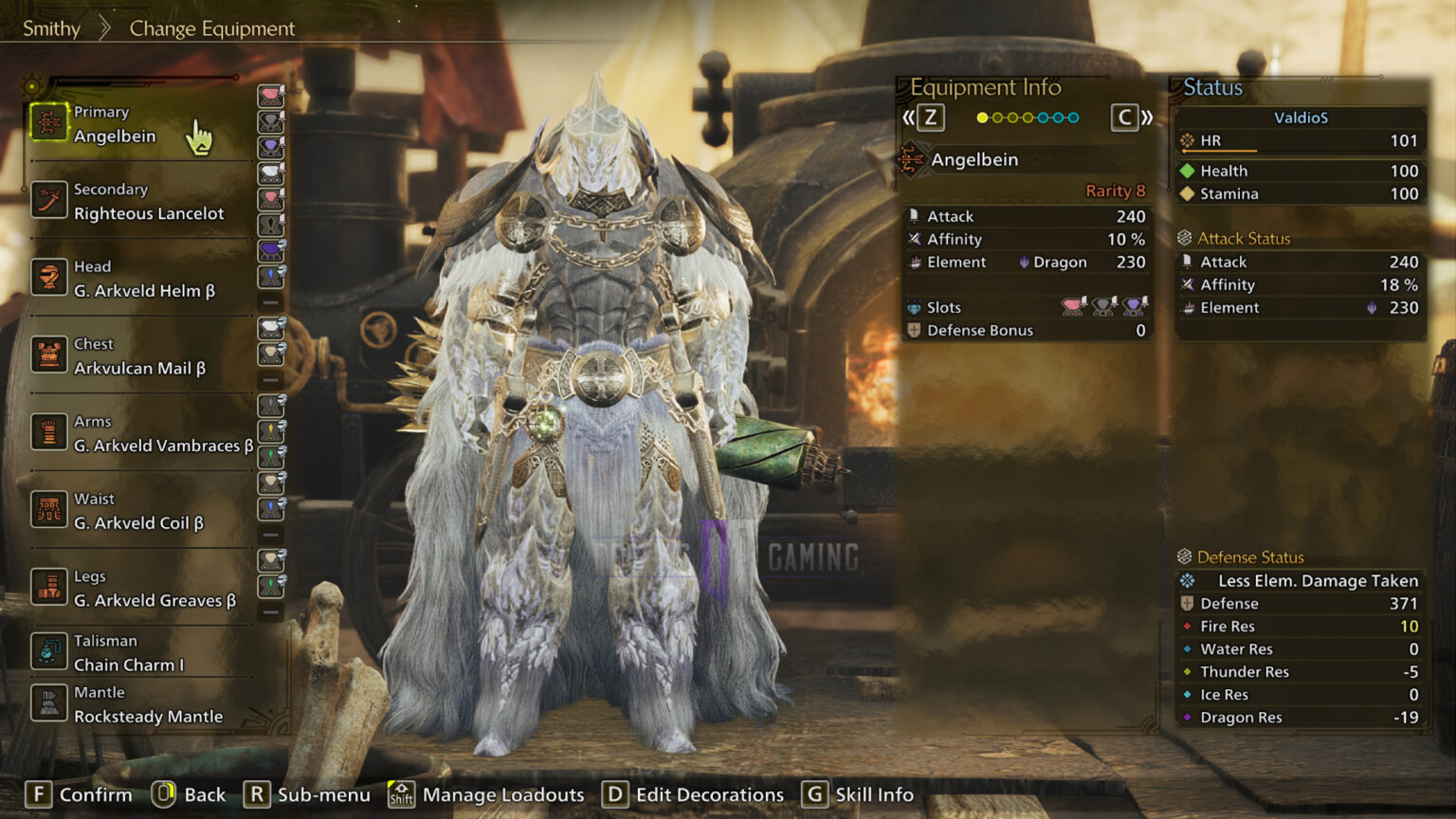The width and height of the screenshot is (1456, 819).
Task: Click the Talisman icon for Chain Charm I
Action: point(49,652)
